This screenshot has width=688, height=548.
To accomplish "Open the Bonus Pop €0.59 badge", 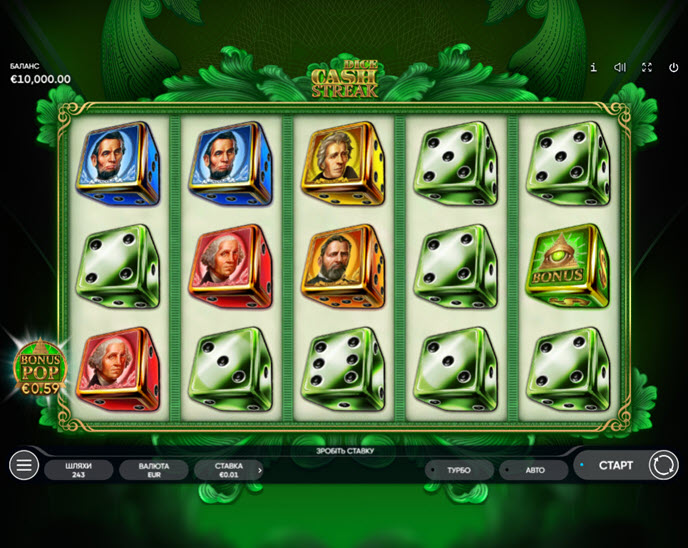I will coord(38,368).
